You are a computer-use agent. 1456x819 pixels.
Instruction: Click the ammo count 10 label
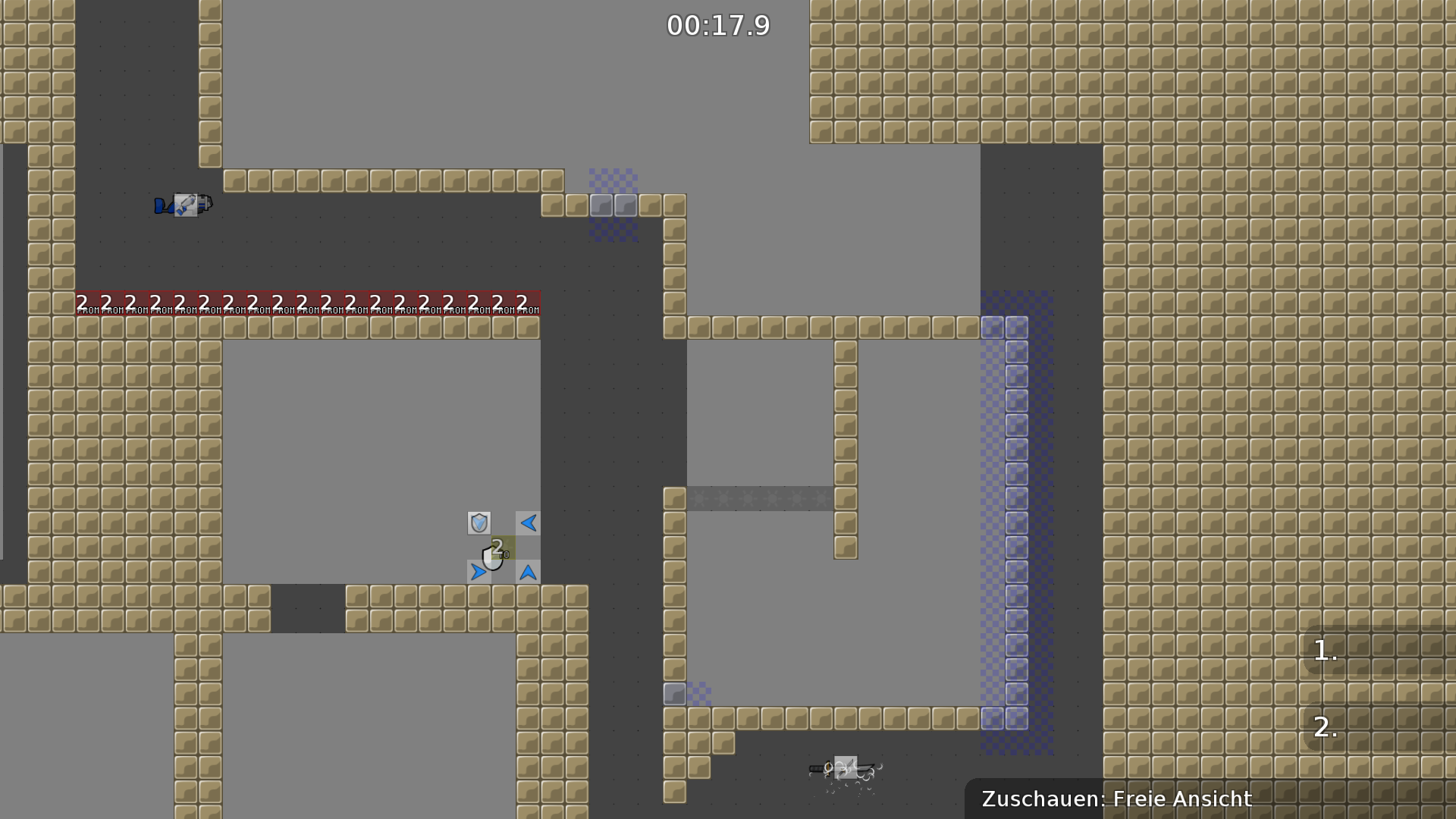pos(505,554)
